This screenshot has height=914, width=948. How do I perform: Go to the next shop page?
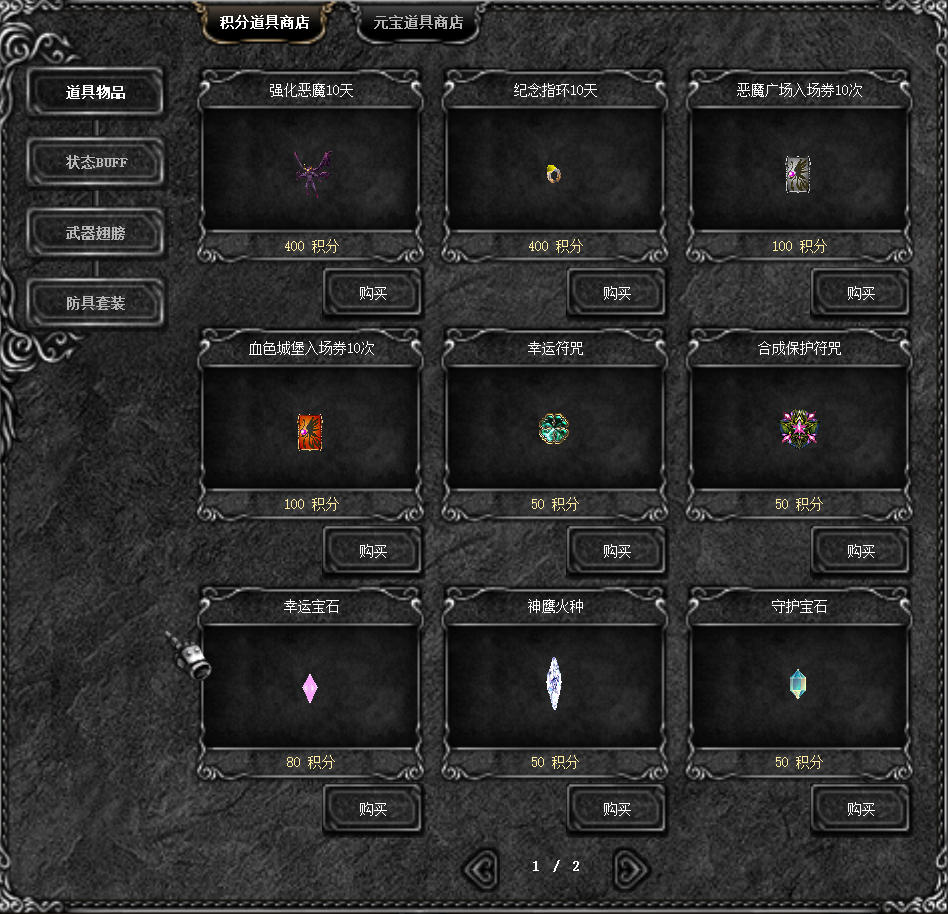point(631,868)
